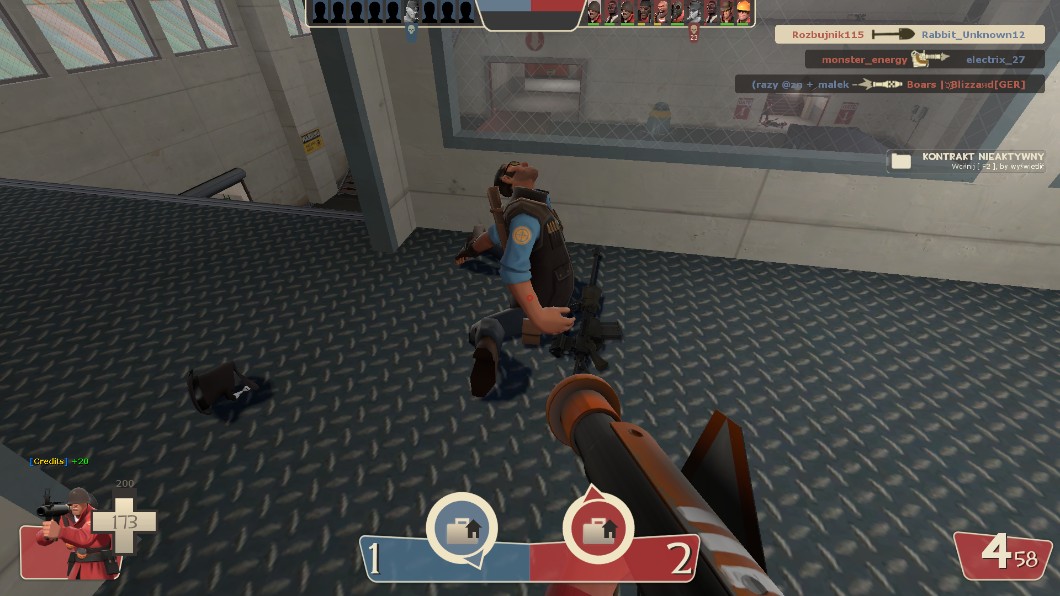Click the red team intelligence briefcase icon
The image size is (1060, 596).
coord(598,529)
